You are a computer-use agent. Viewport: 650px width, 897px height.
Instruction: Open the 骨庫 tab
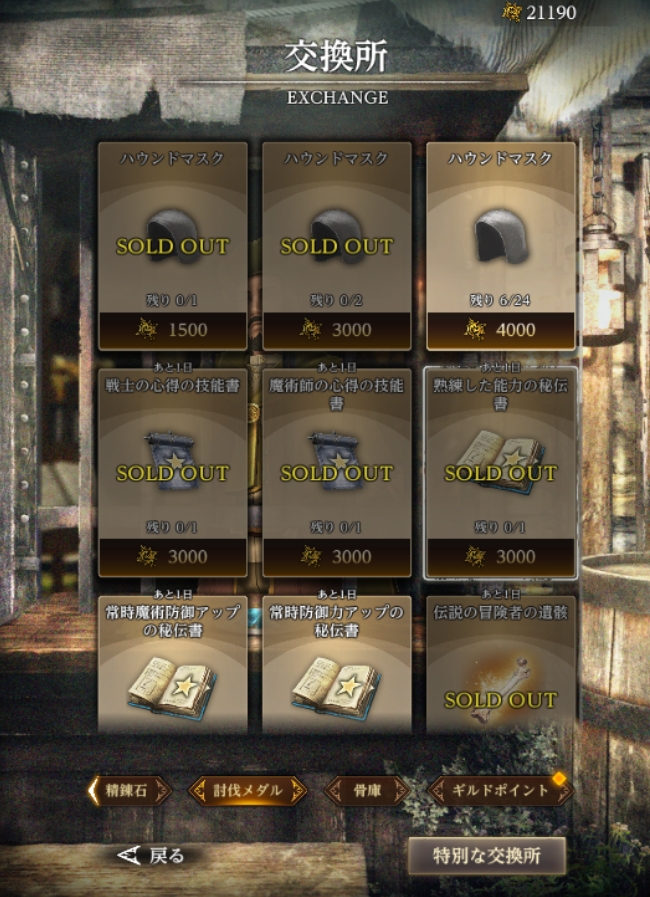[367, 790]
